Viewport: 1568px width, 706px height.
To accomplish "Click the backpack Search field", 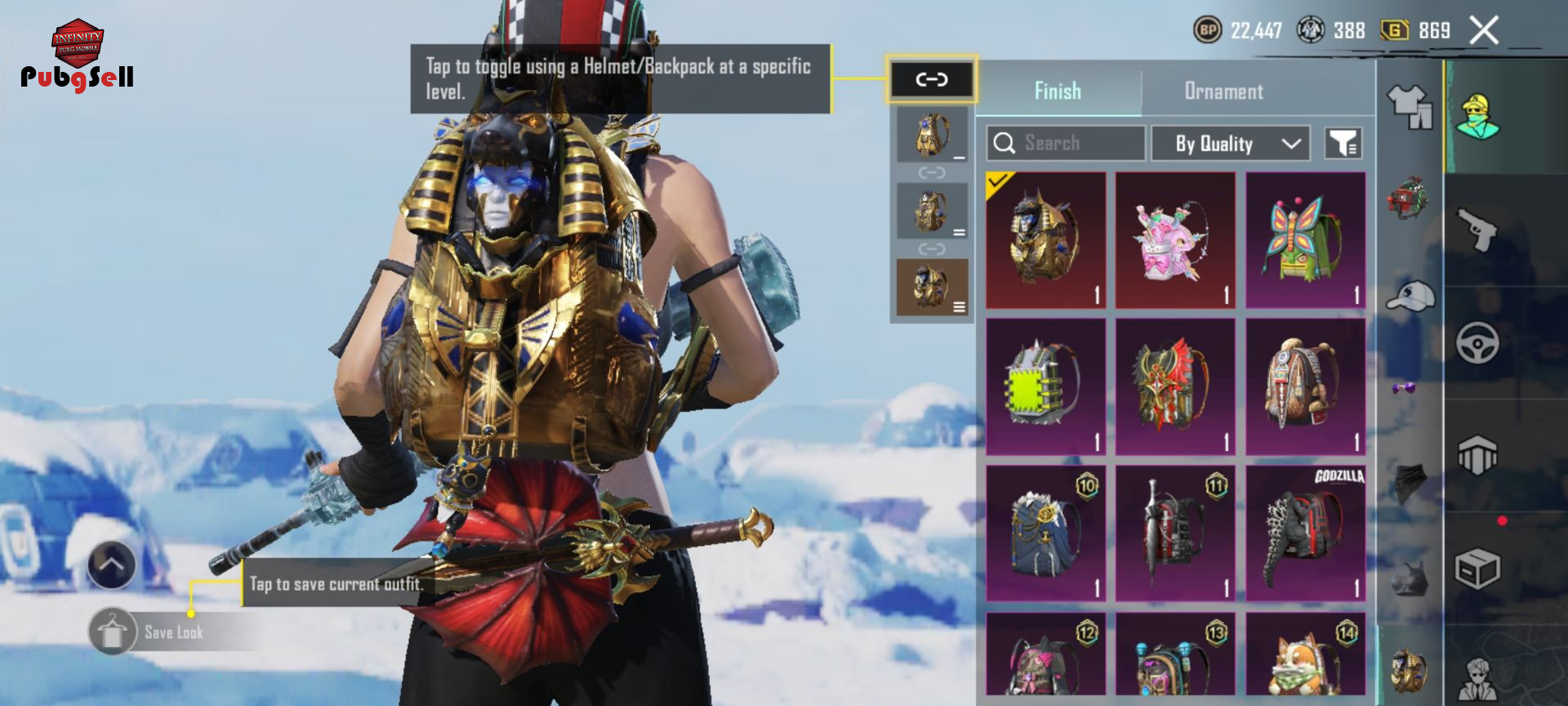I will [1066, 144].
